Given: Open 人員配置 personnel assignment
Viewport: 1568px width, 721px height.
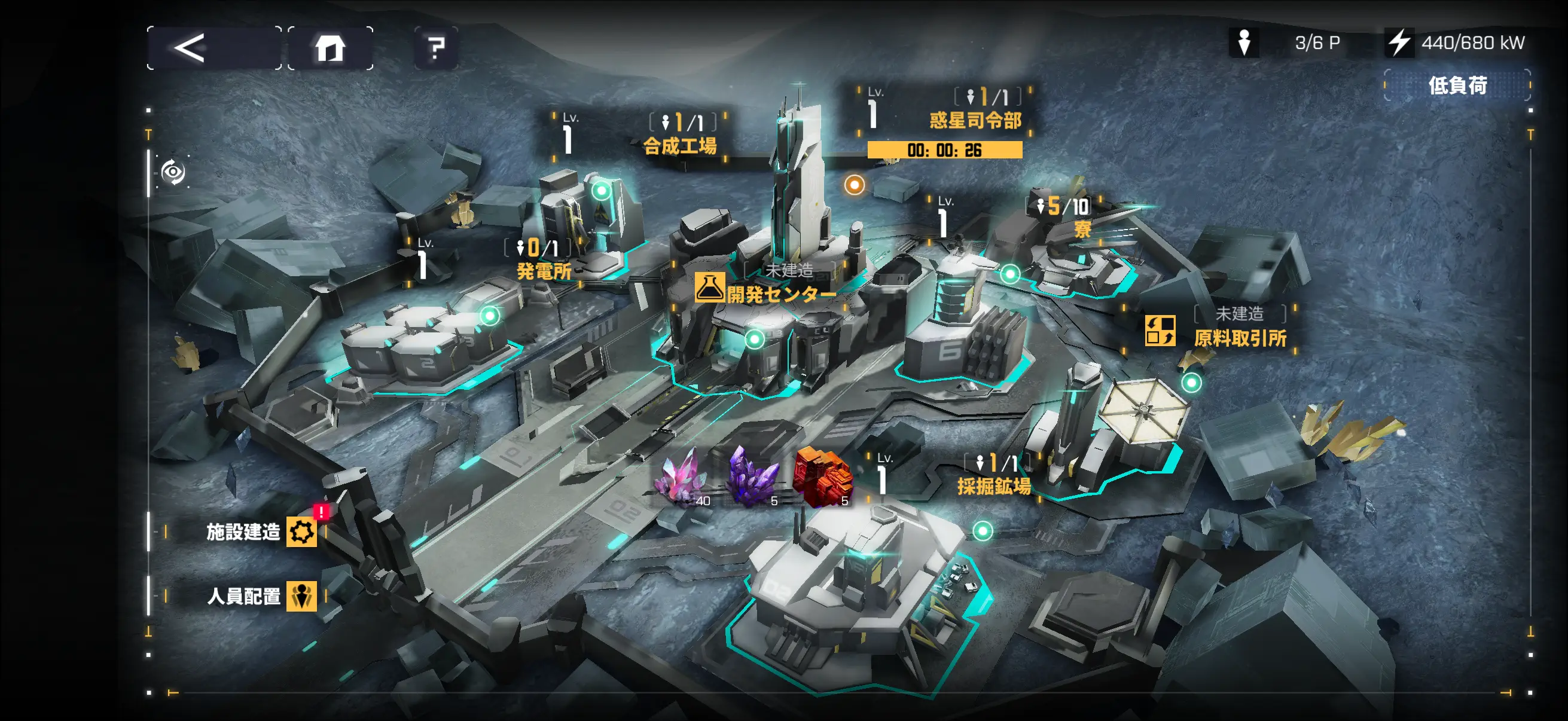Looking at the screenshot, I should pos(260,595).
